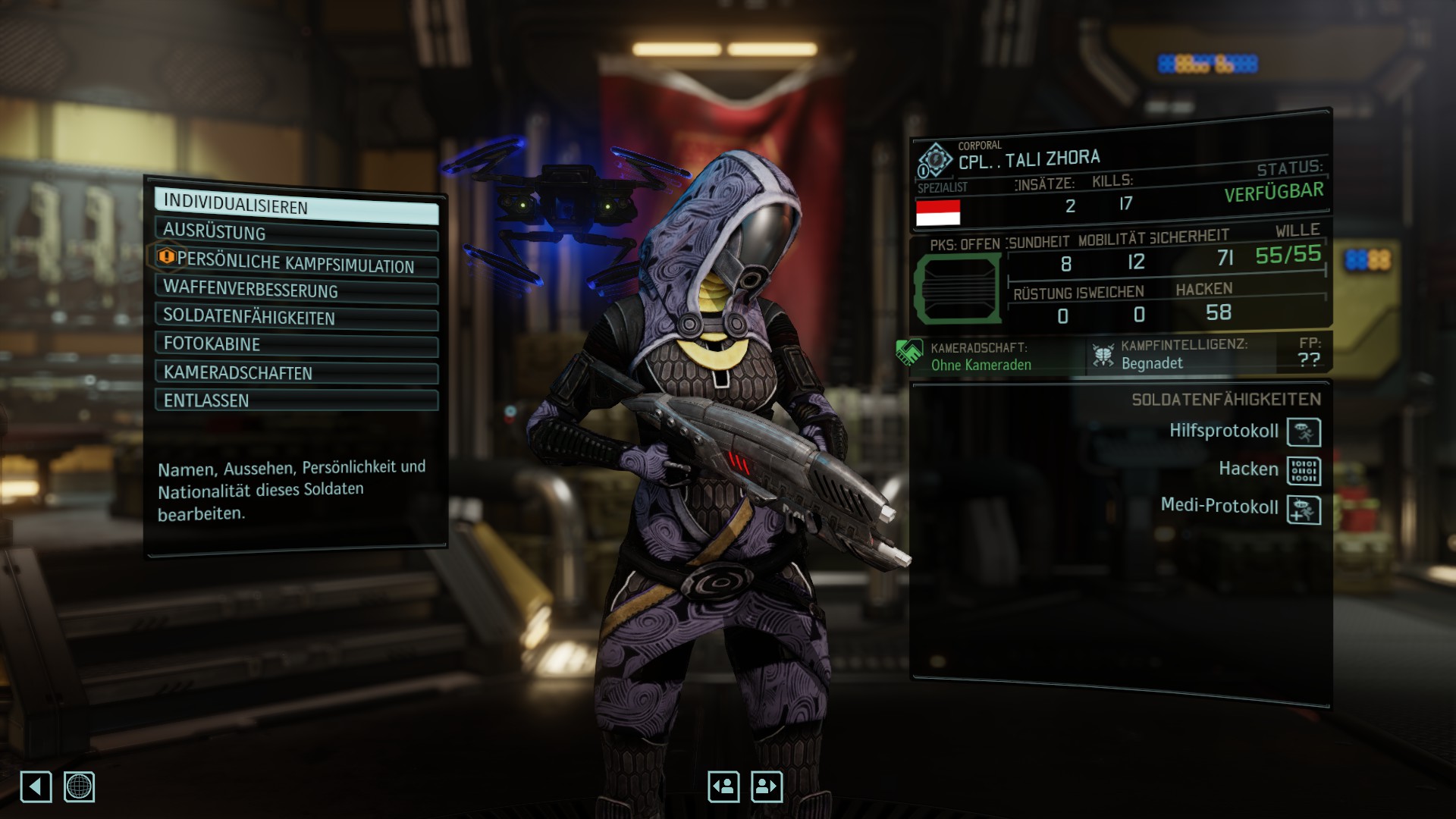Switch to the next soldier
The height and width of the screenshot is (819, 1456).
click(767, 786)
